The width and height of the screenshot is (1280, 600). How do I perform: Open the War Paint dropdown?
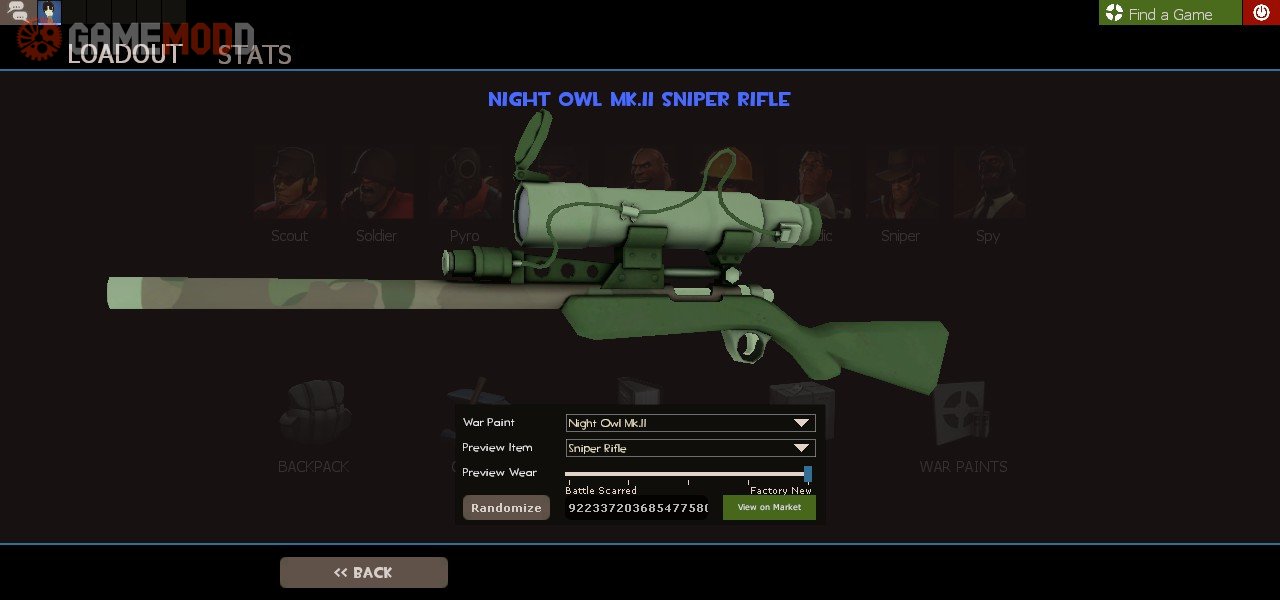tap(690, 423)
